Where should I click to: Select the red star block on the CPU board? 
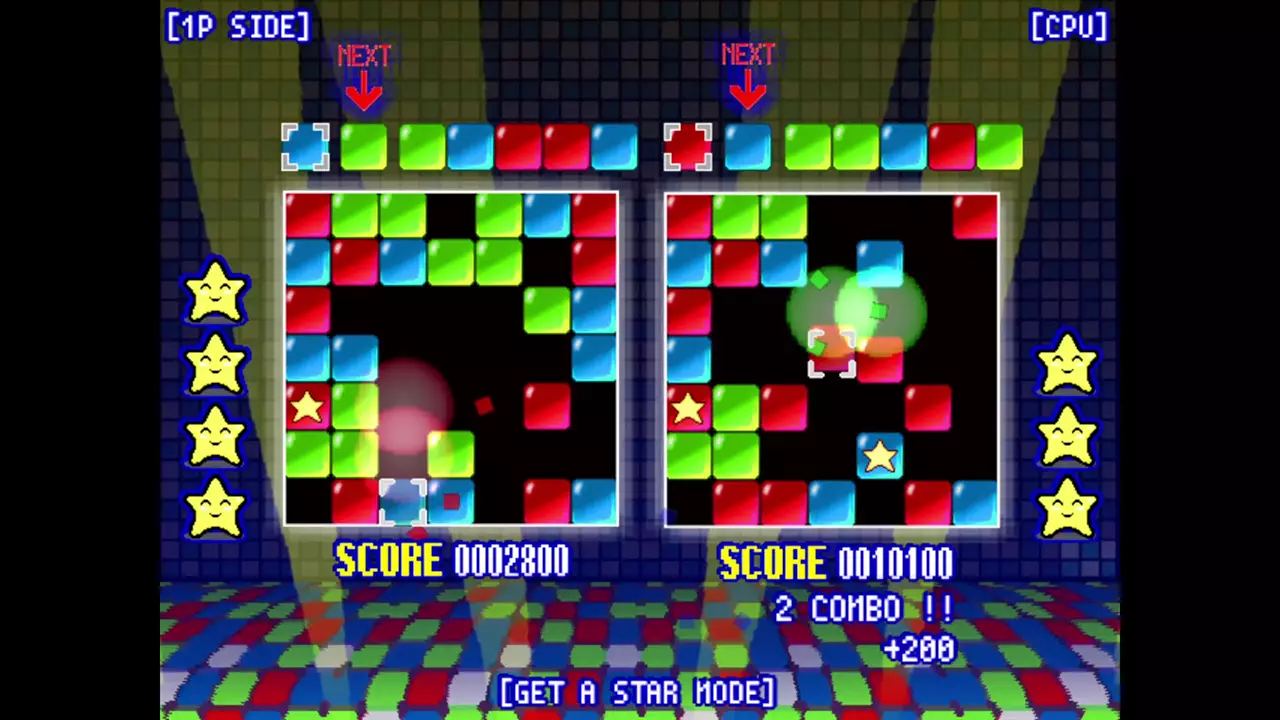point(688,408)
